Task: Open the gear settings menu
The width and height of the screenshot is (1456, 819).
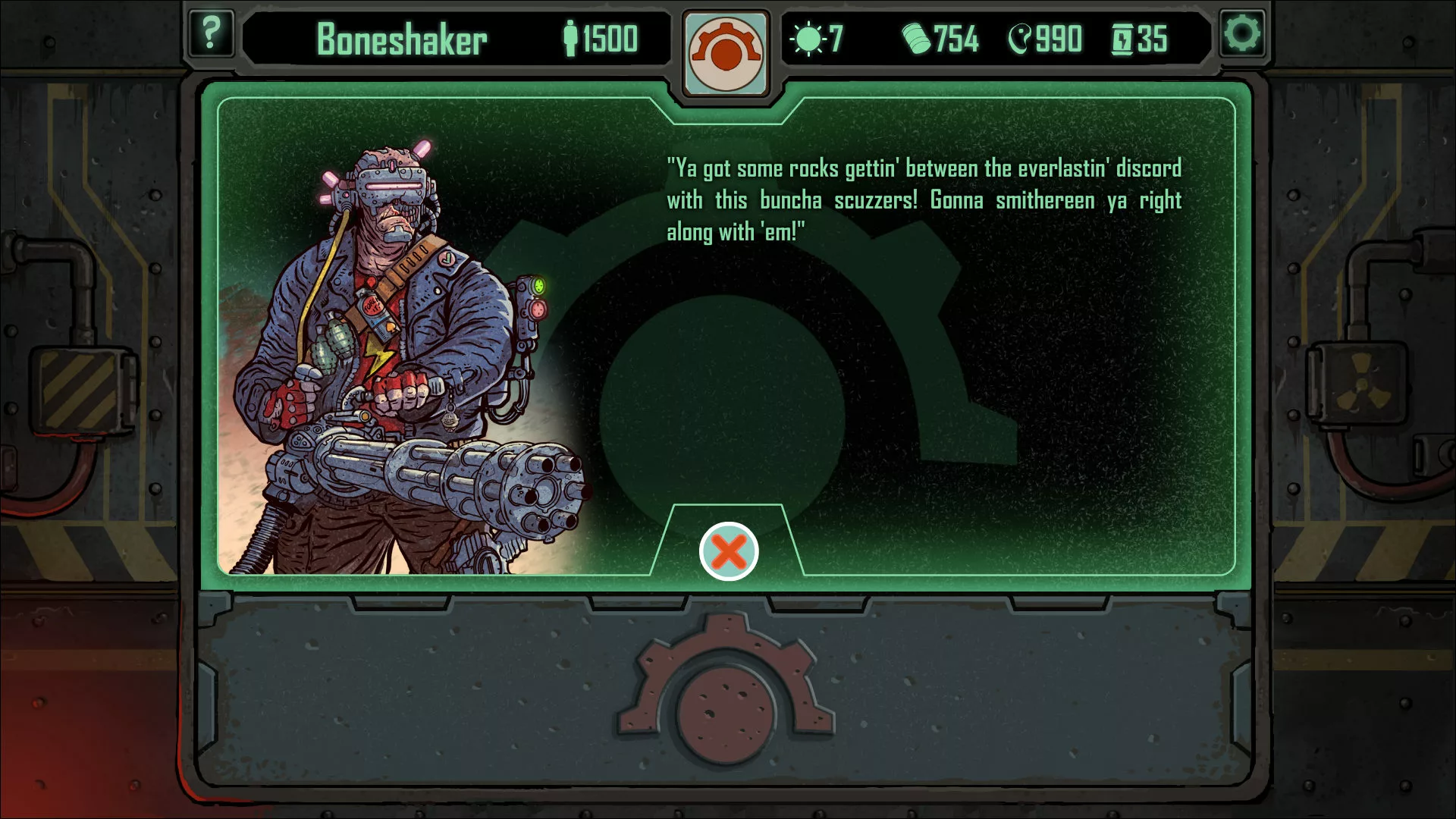Action: click(1241, 34)
